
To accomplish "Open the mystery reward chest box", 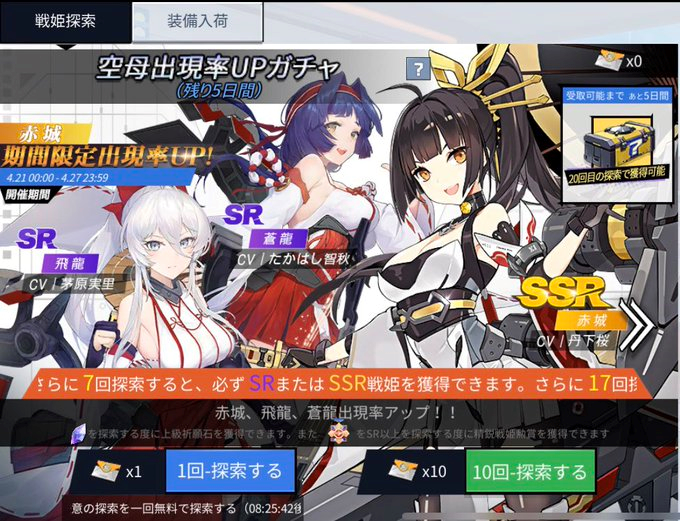I will click(615, 138).
